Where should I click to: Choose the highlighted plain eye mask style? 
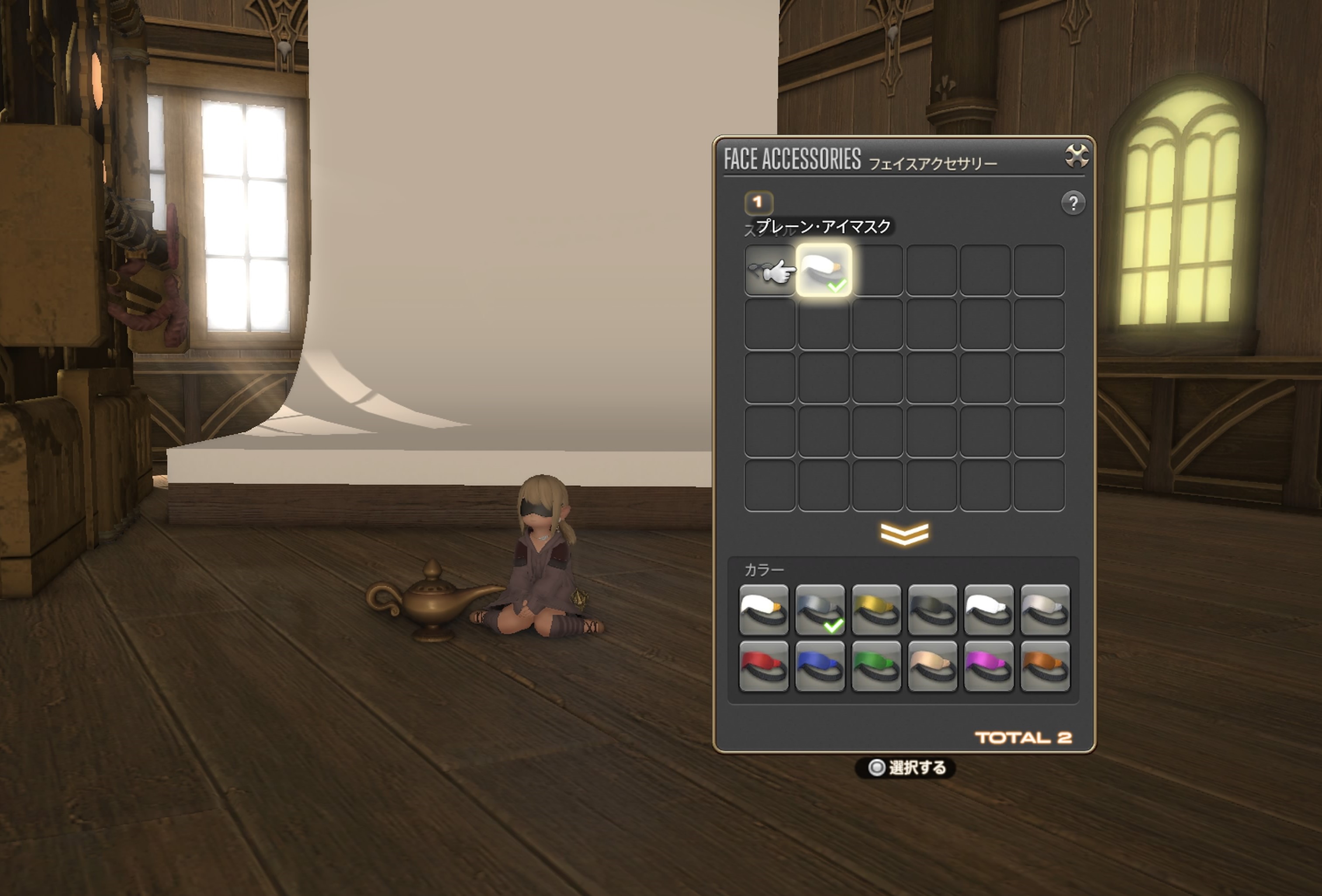click(x=824, y=271)
